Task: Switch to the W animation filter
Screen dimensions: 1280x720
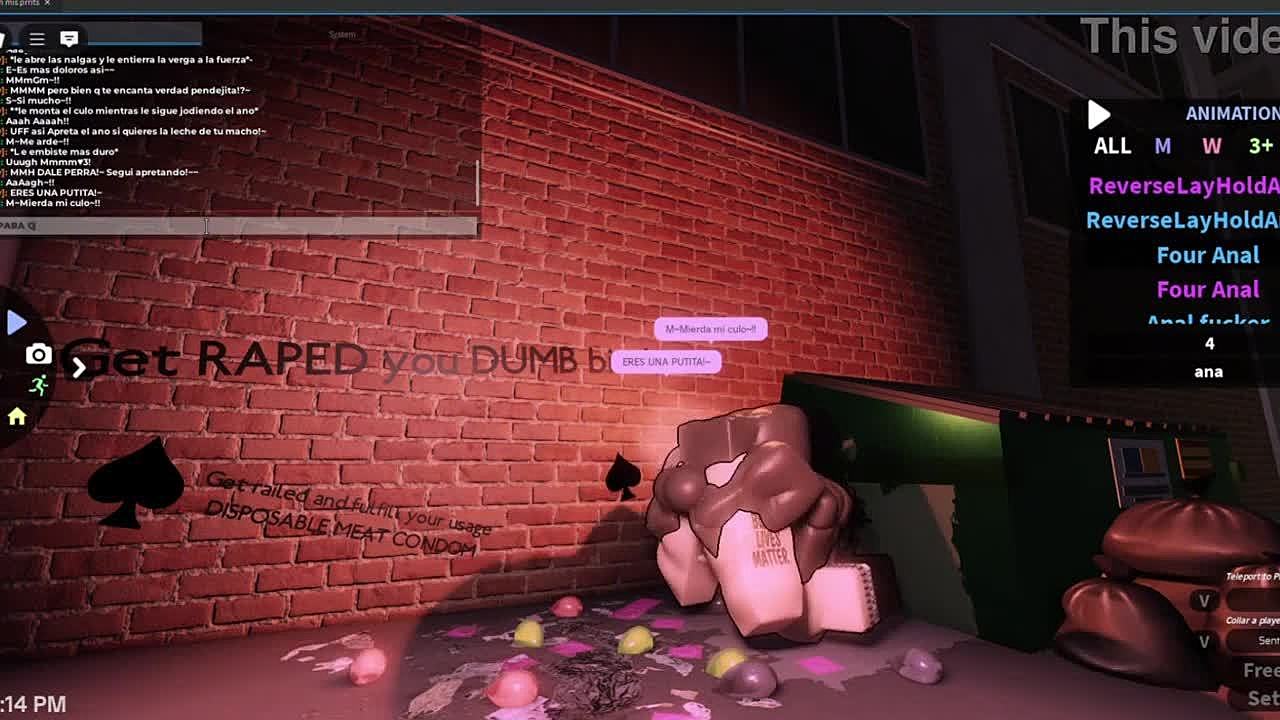Action: point(1211,146)
